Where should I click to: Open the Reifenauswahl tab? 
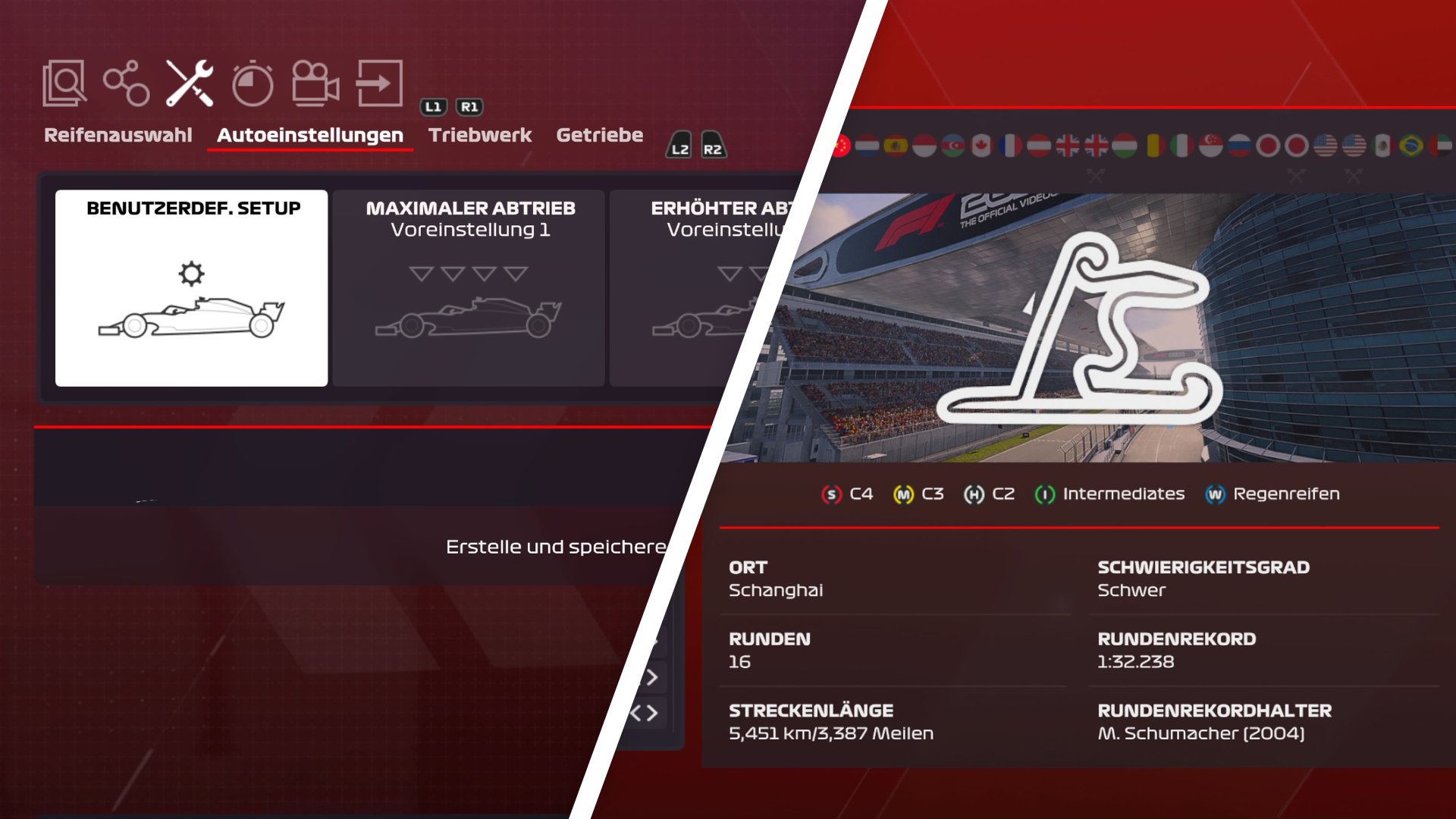[118, 135]
